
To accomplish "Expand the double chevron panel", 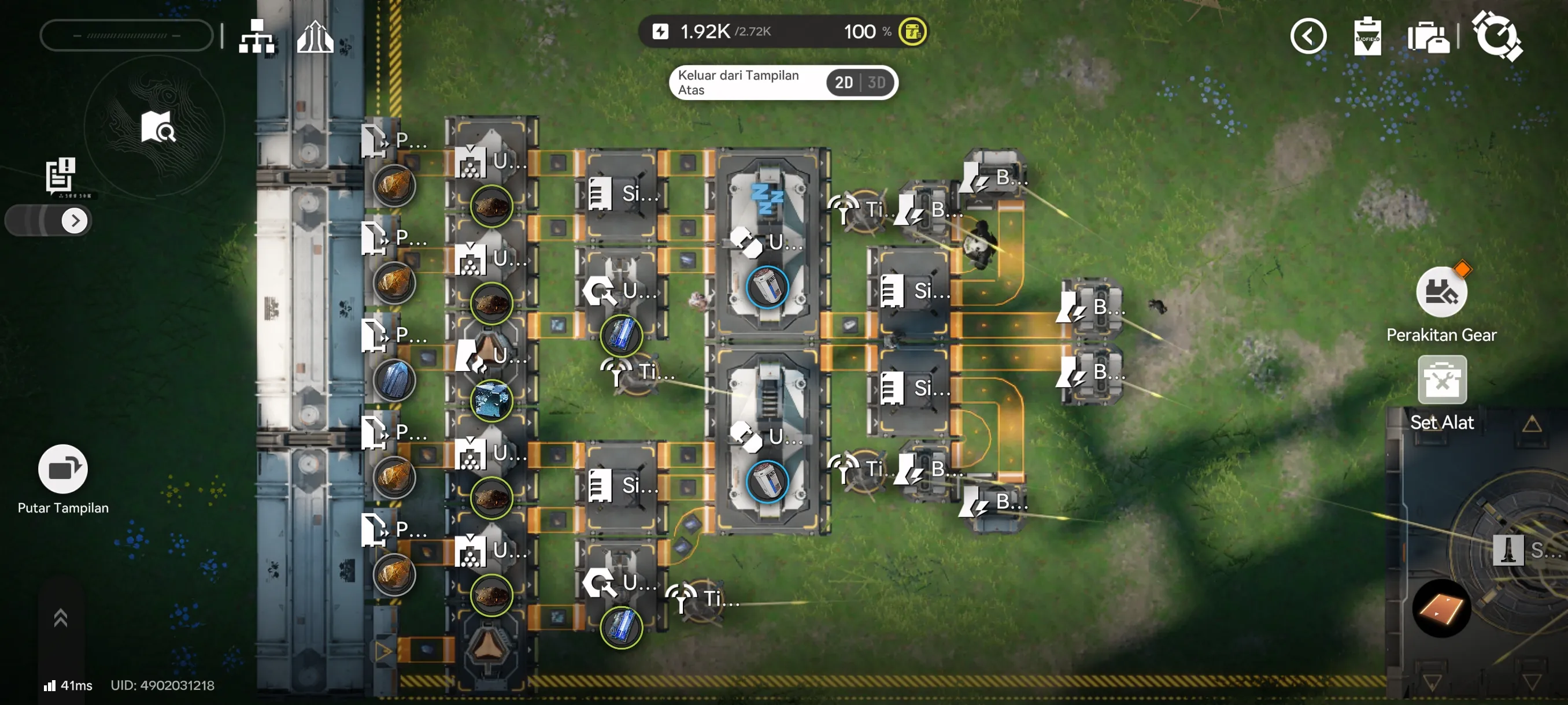I will pos(60,618).
